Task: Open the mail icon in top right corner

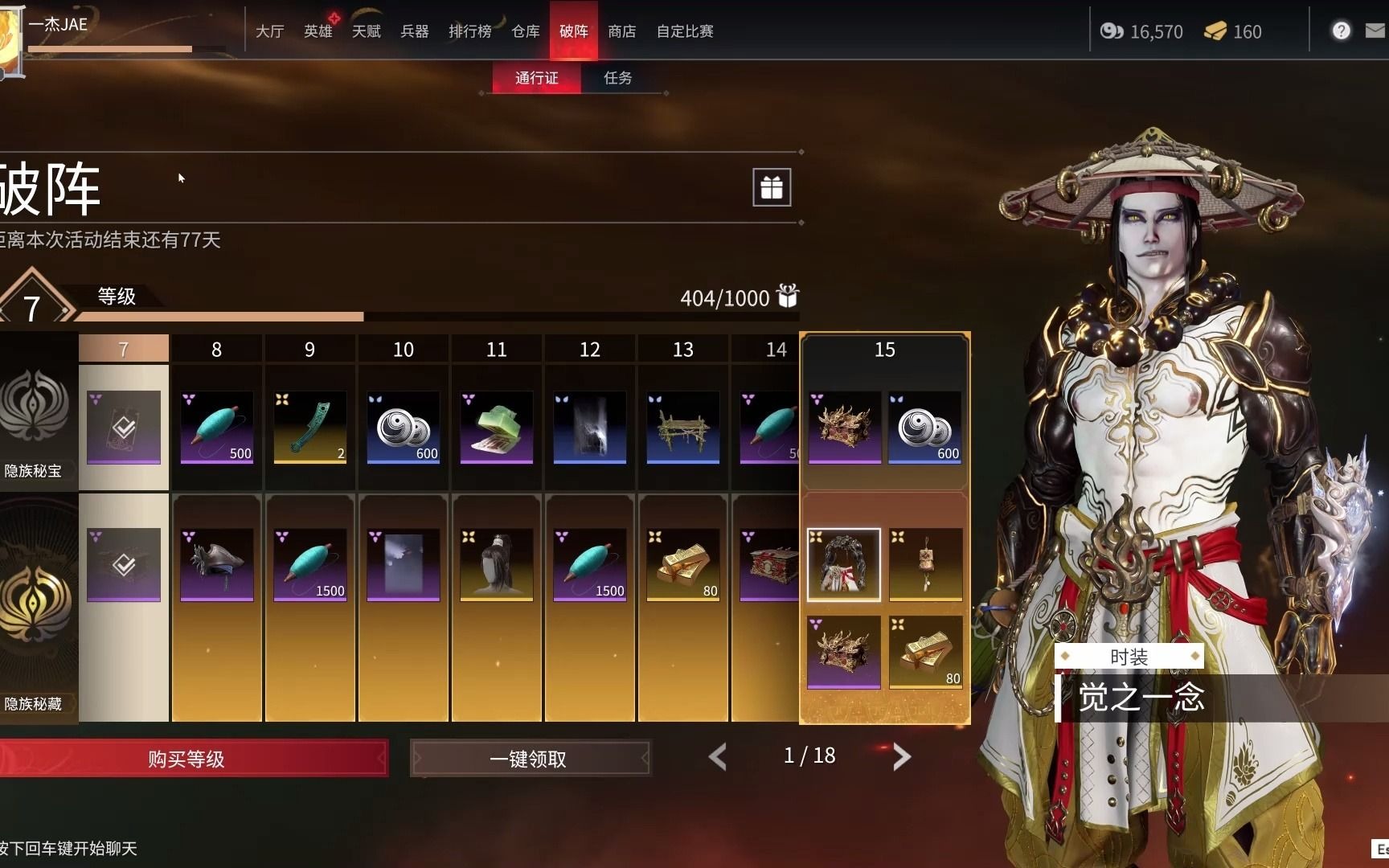Action: point(1377,31)
